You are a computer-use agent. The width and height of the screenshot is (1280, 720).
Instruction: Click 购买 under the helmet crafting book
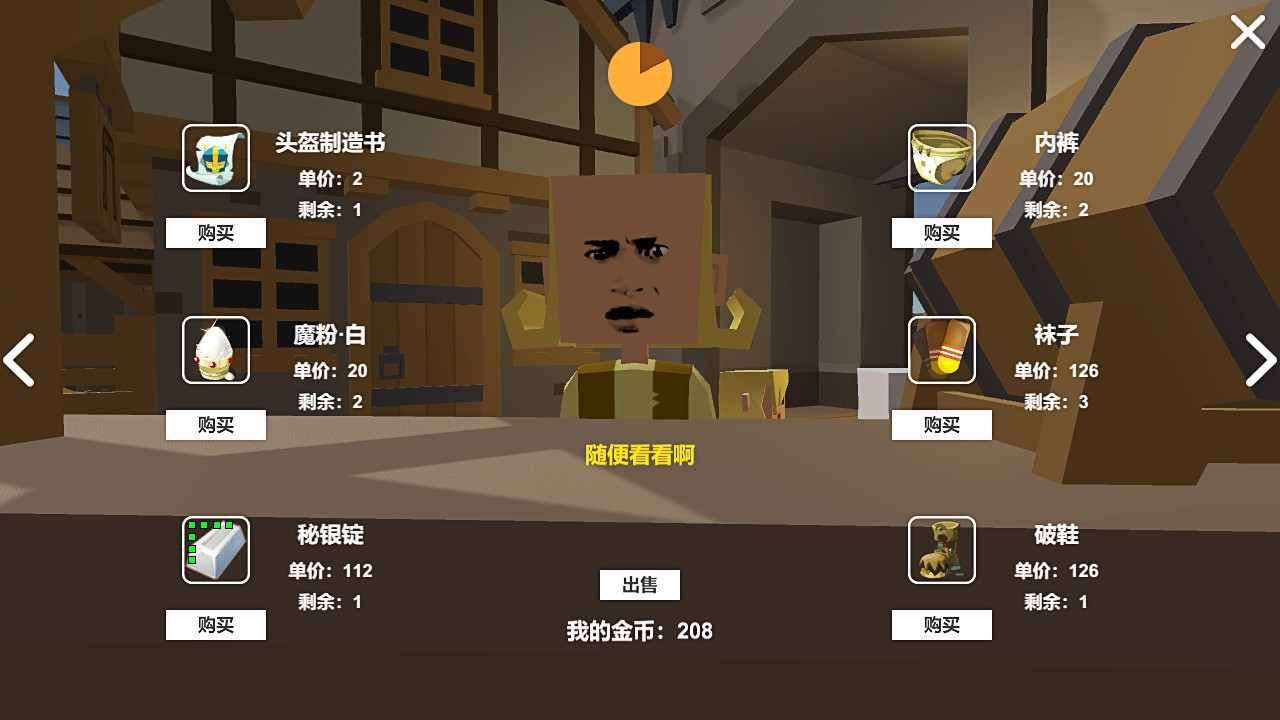pyautogui.click(x=215, y=233)
